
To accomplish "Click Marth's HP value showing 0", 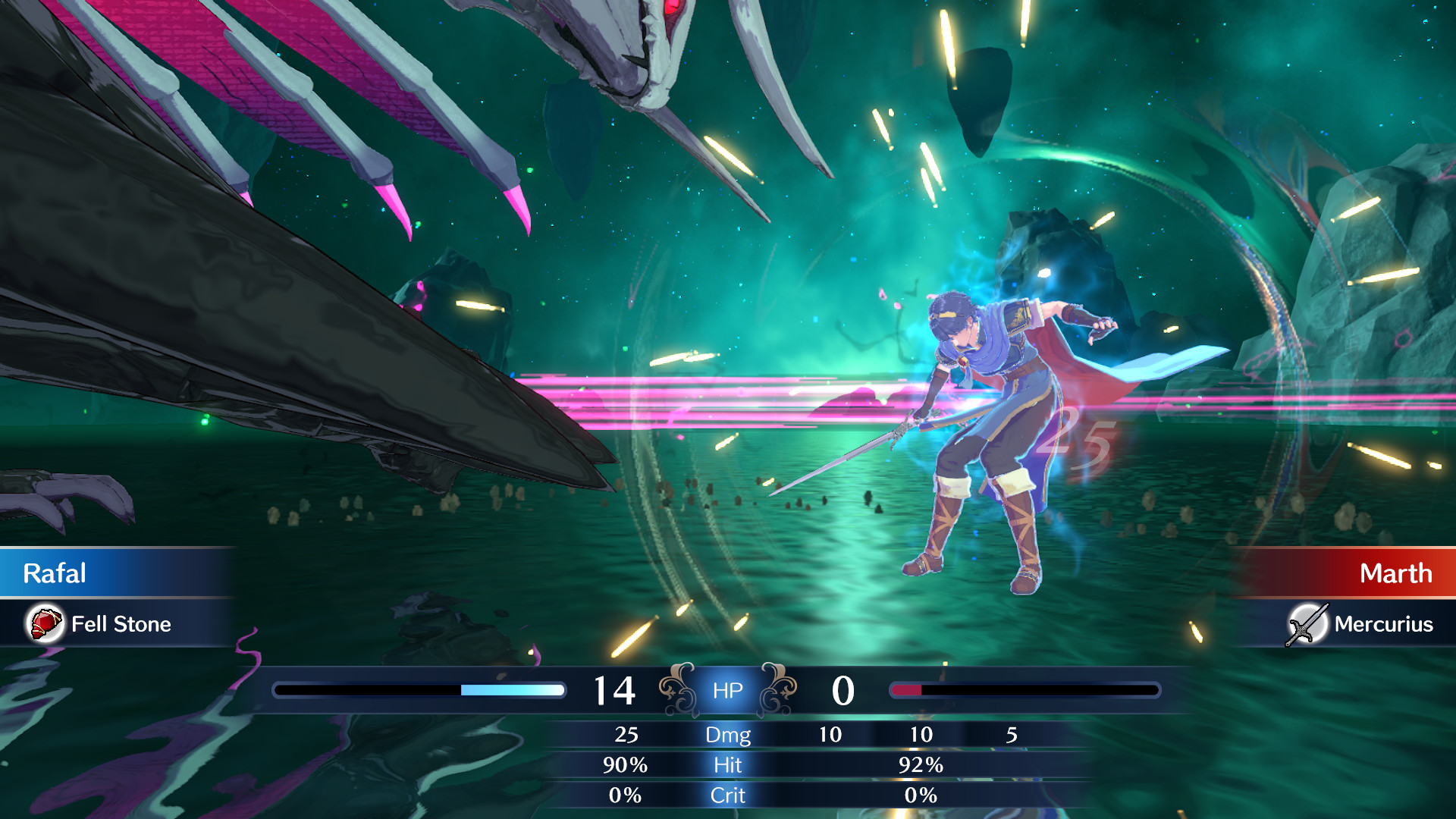I will pyautogui.click(x=844, y=690).
